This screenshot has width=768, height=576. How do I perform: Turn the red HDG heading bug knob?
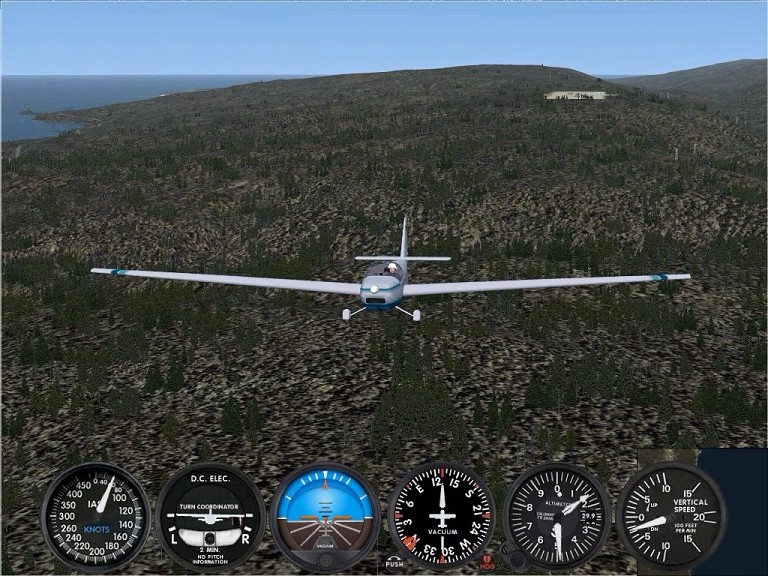487,562
